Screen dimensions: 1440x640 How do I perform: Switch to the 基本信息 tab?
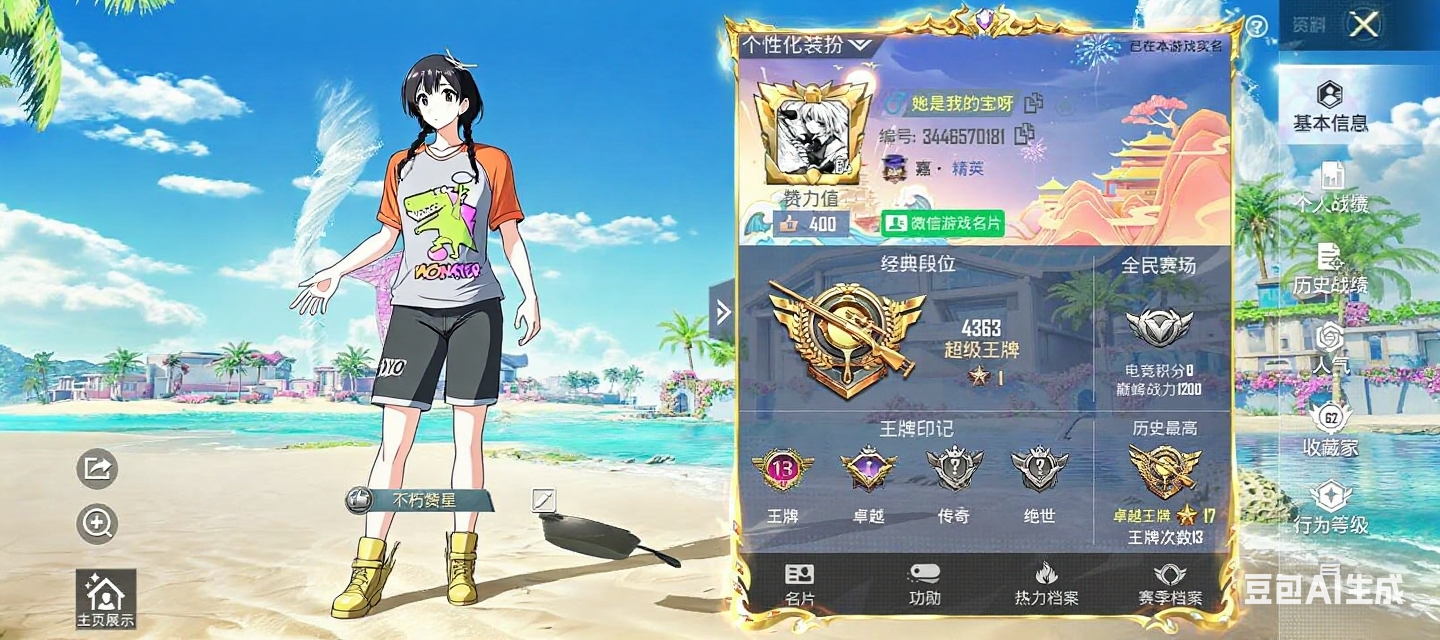pos(1330,108)
